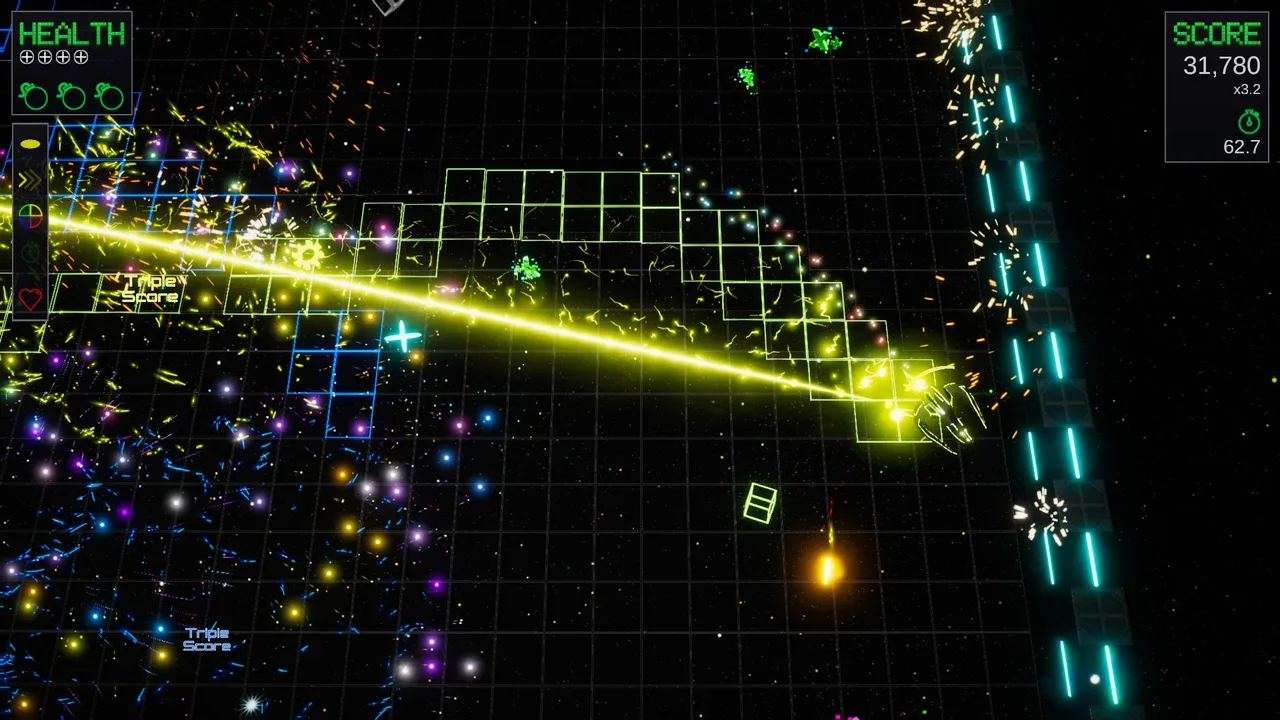Click the double-chevron speed boost icon
Screen dimensions: 1280x720
tap(30, 180)
